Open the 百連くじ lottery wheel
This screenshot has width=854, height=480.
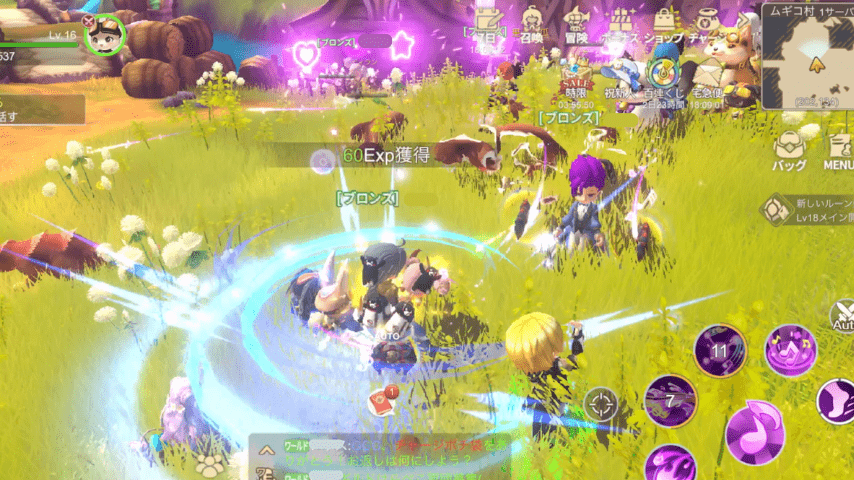pos(662,76)
